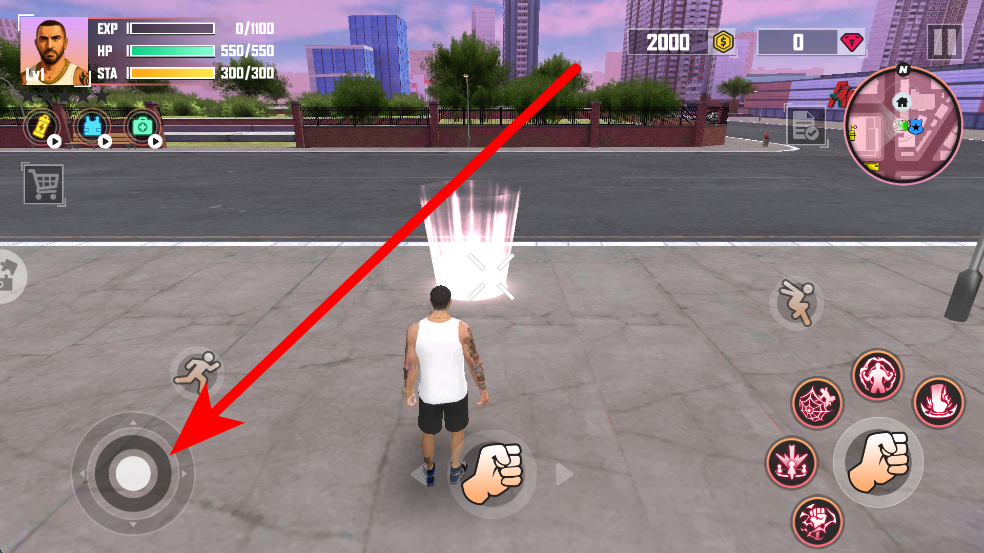Open the circular city minimap
The width and height of the screenshot is (984, 553).
903,125
